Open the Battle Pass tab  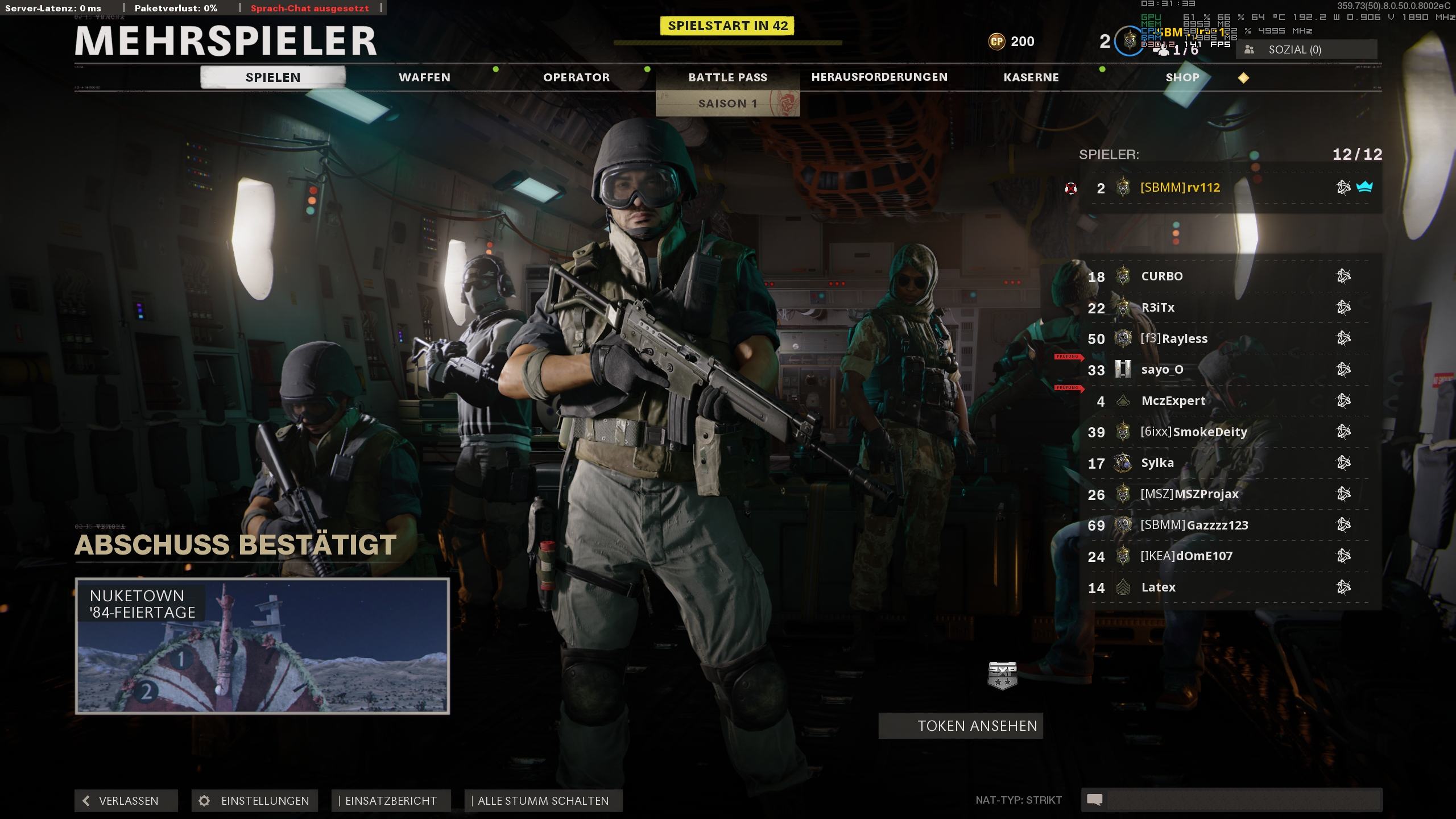[727, 77]
